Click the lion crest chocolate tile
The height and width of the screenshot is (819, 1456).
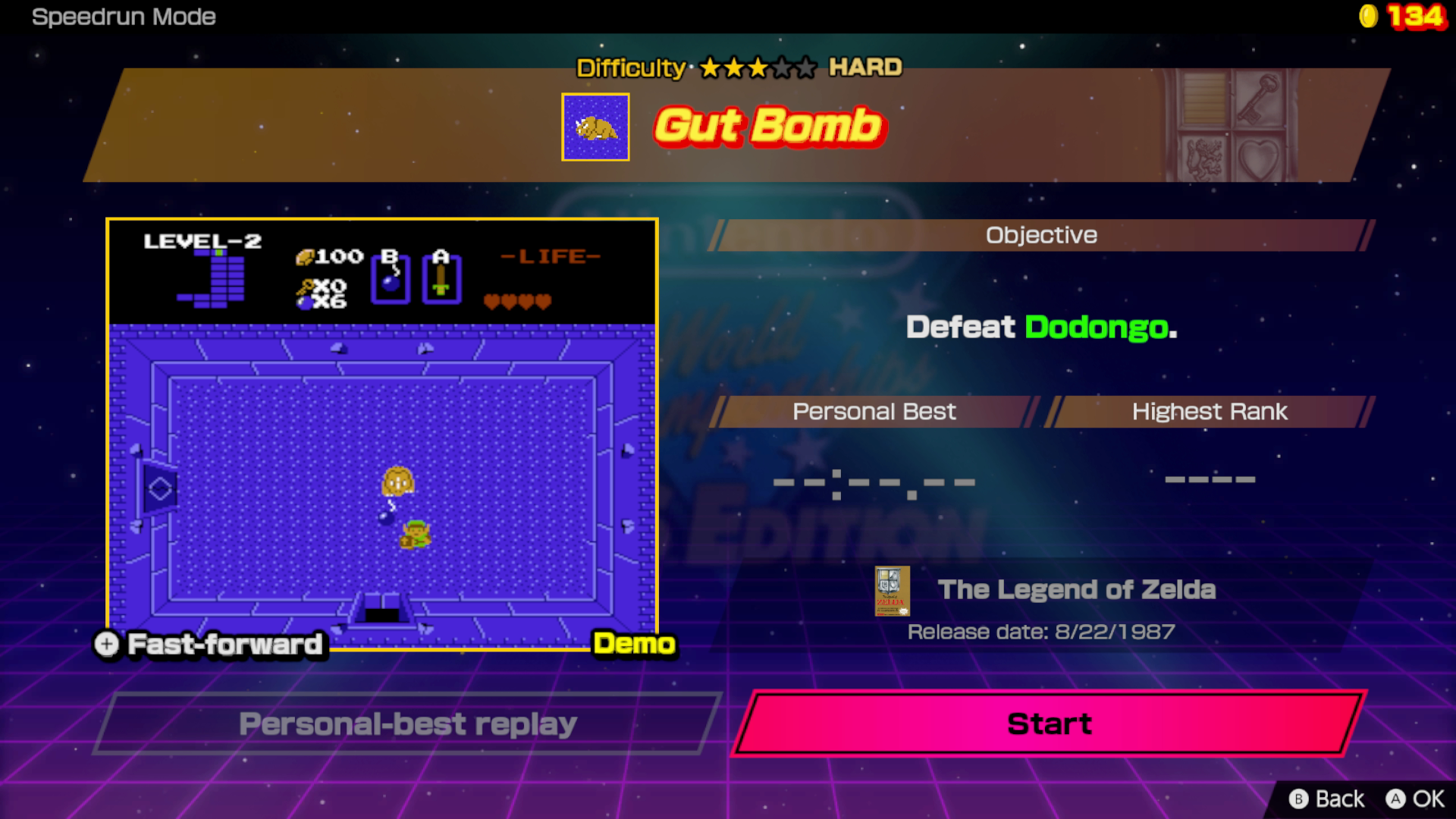tap(1204, 157)
